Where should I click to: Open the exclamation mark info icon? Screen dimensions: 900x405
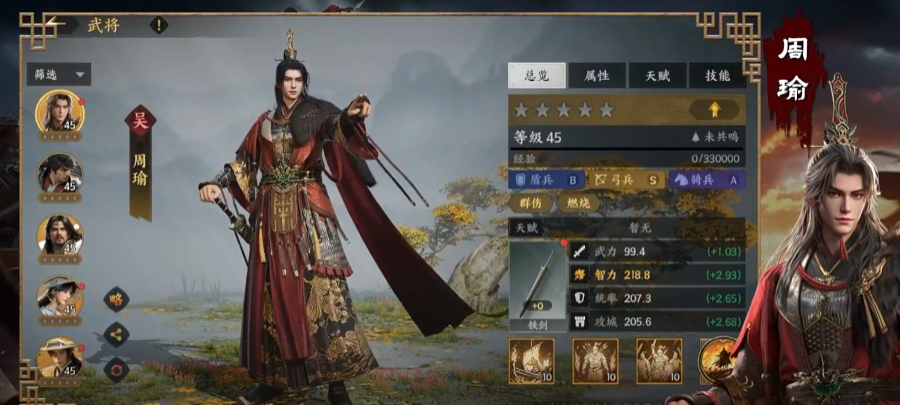[158, 25]
